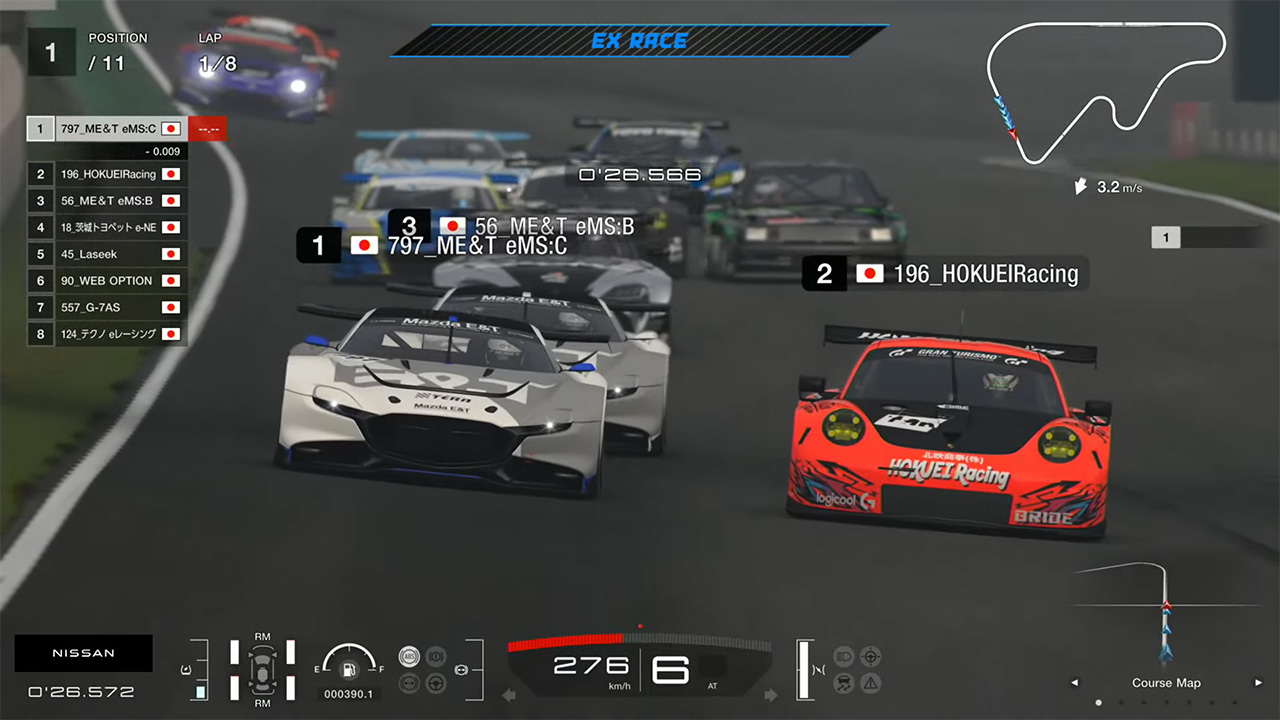The height and width of the screenshot is (720, 1280).
Task: Pick the 45_Laseek leaderboard row
Action: [107, 254]
